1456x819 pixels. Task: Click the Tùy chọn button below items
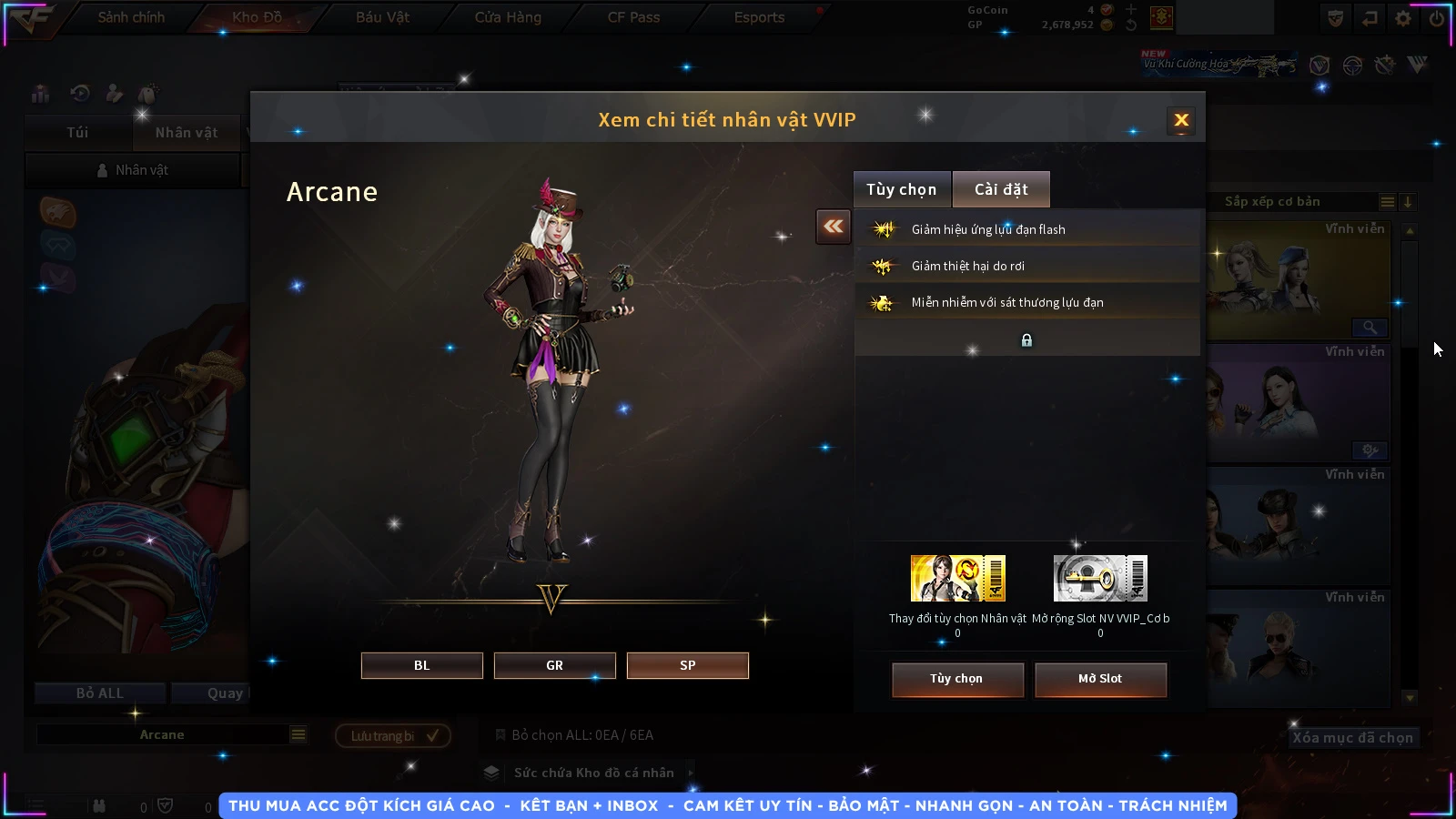[x=957, y=679]
